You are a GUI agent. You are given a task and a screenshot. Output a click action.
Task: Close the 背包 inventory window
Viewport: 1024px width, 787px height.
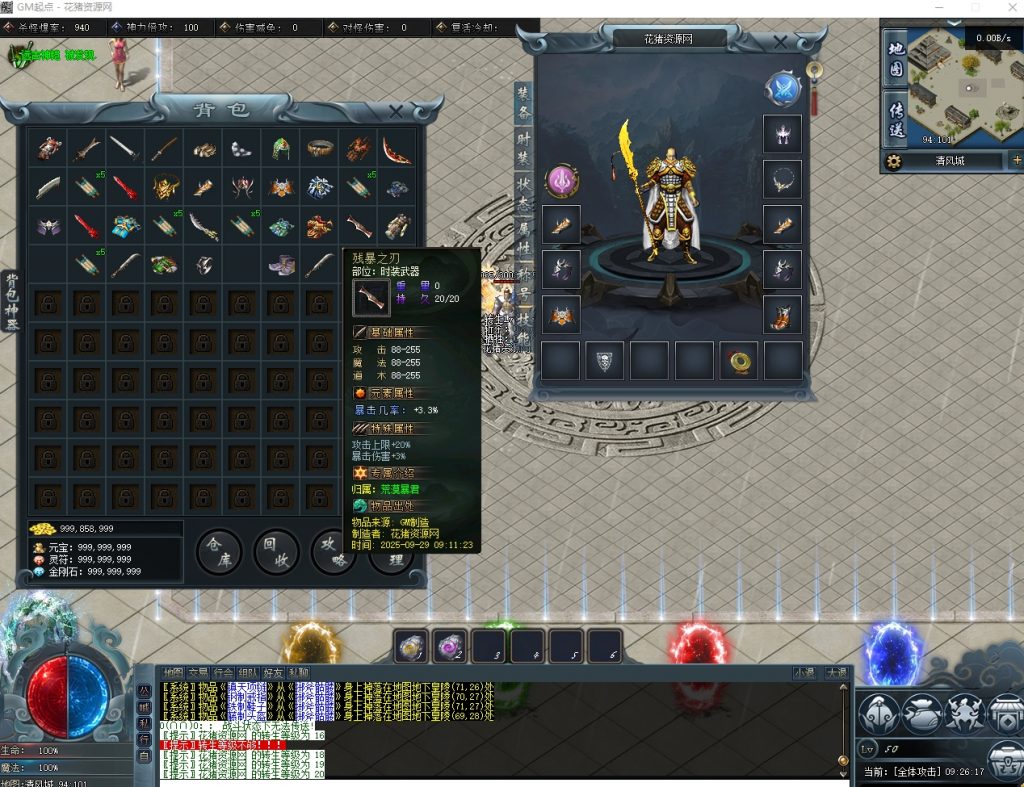click(396, 111)
